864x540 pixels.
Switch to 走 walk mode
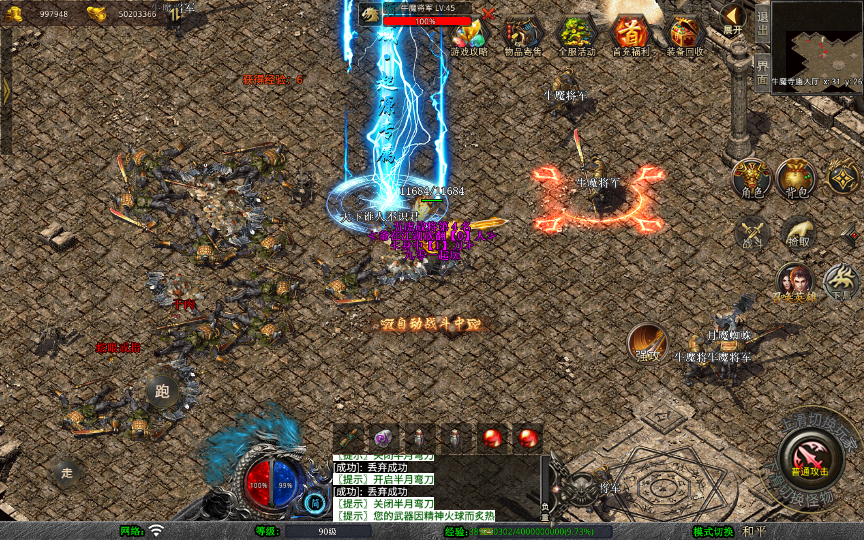(x=68, y=471)
